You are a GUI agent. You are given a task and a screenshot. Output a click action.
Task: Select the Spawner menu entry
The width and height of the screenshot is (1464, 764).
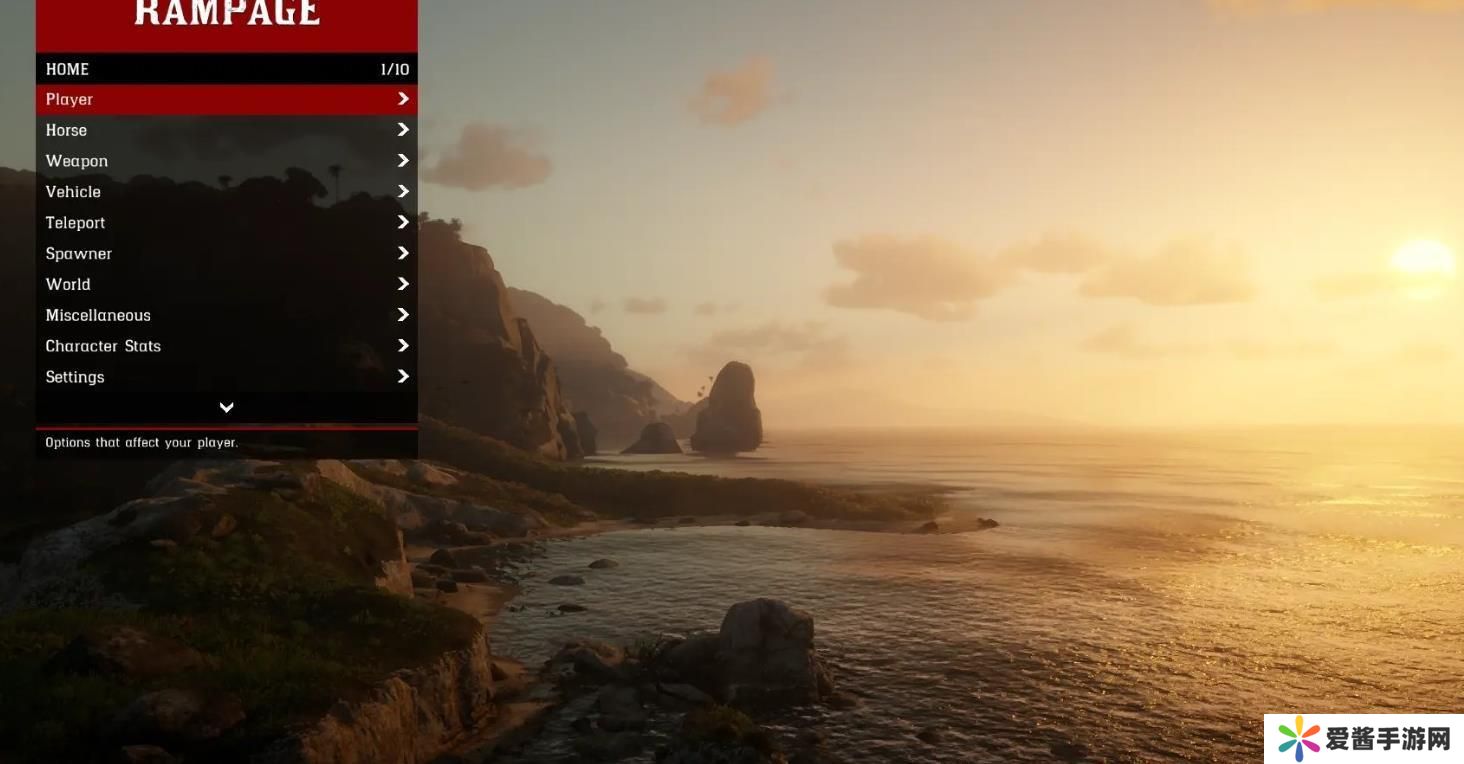pos(226,254)
